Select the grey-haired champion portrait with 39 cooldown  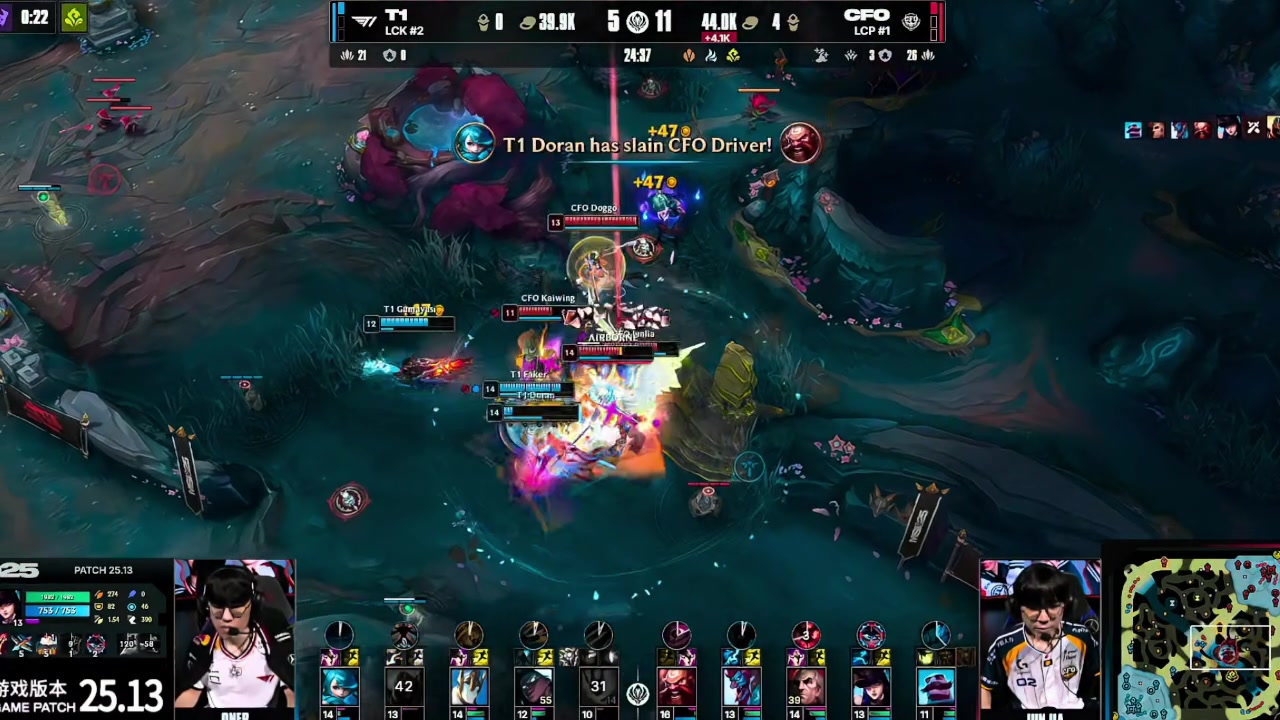coord(805,687)
